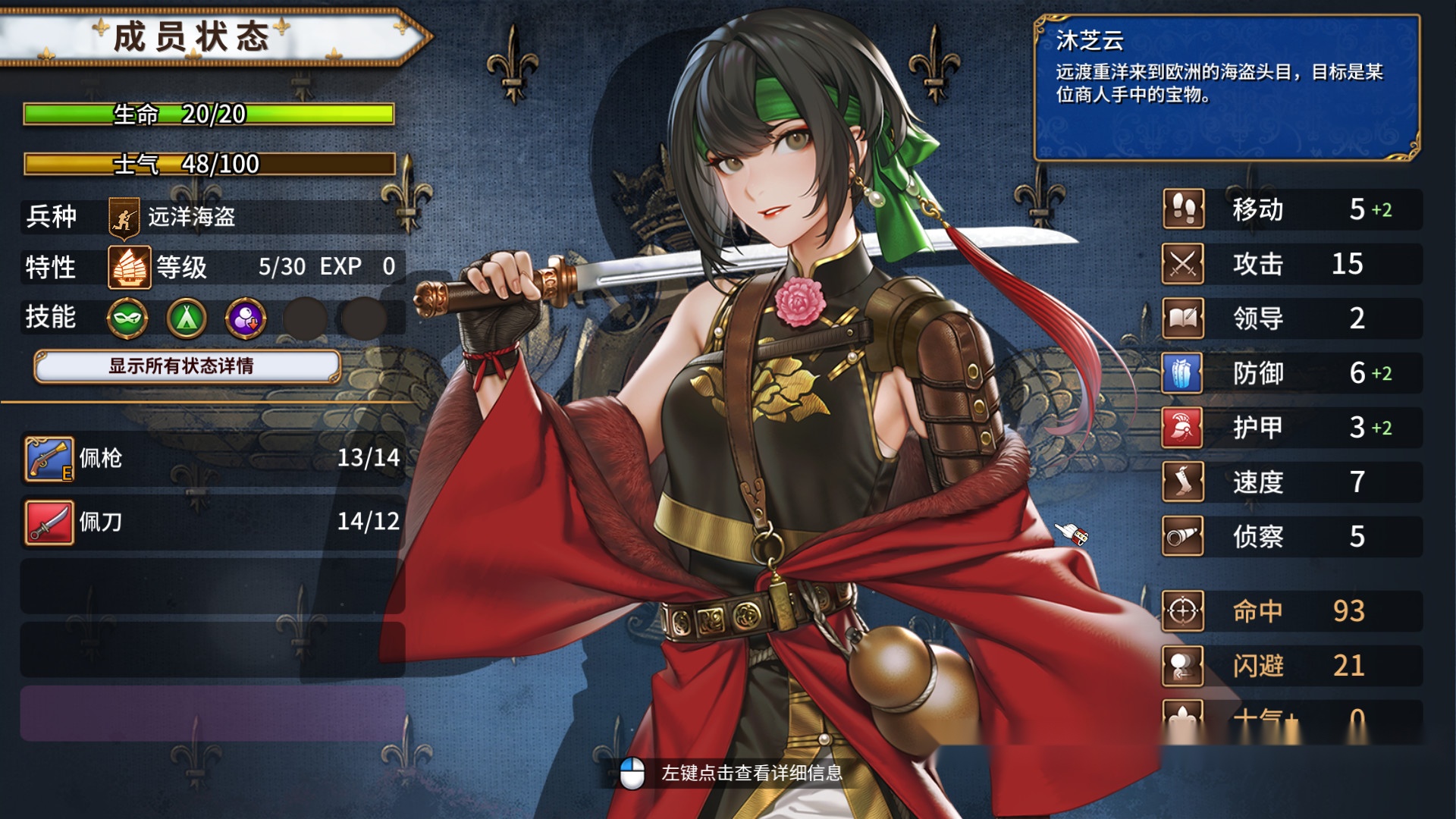Select the 佩刀 saber weapon row
The image size is (1456, 819).
click(x=212, y=522)
